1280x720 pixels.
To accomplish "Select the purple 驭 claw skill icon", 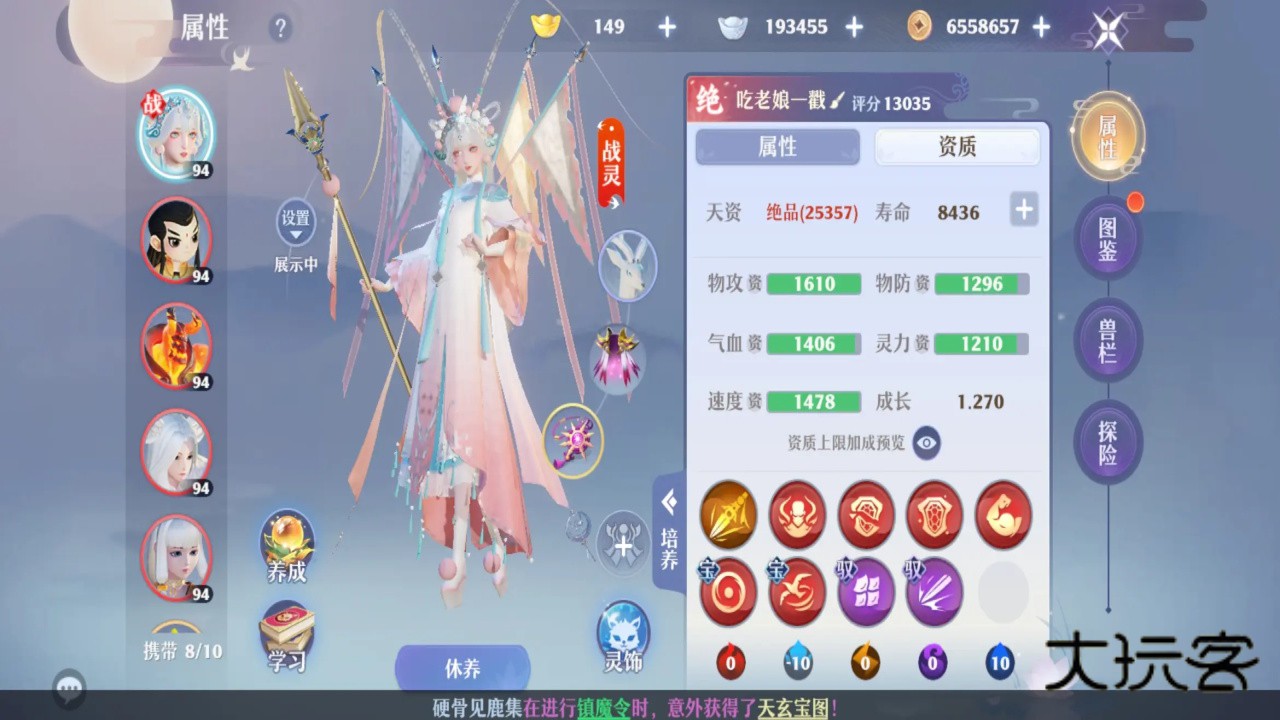I will 934,592.
